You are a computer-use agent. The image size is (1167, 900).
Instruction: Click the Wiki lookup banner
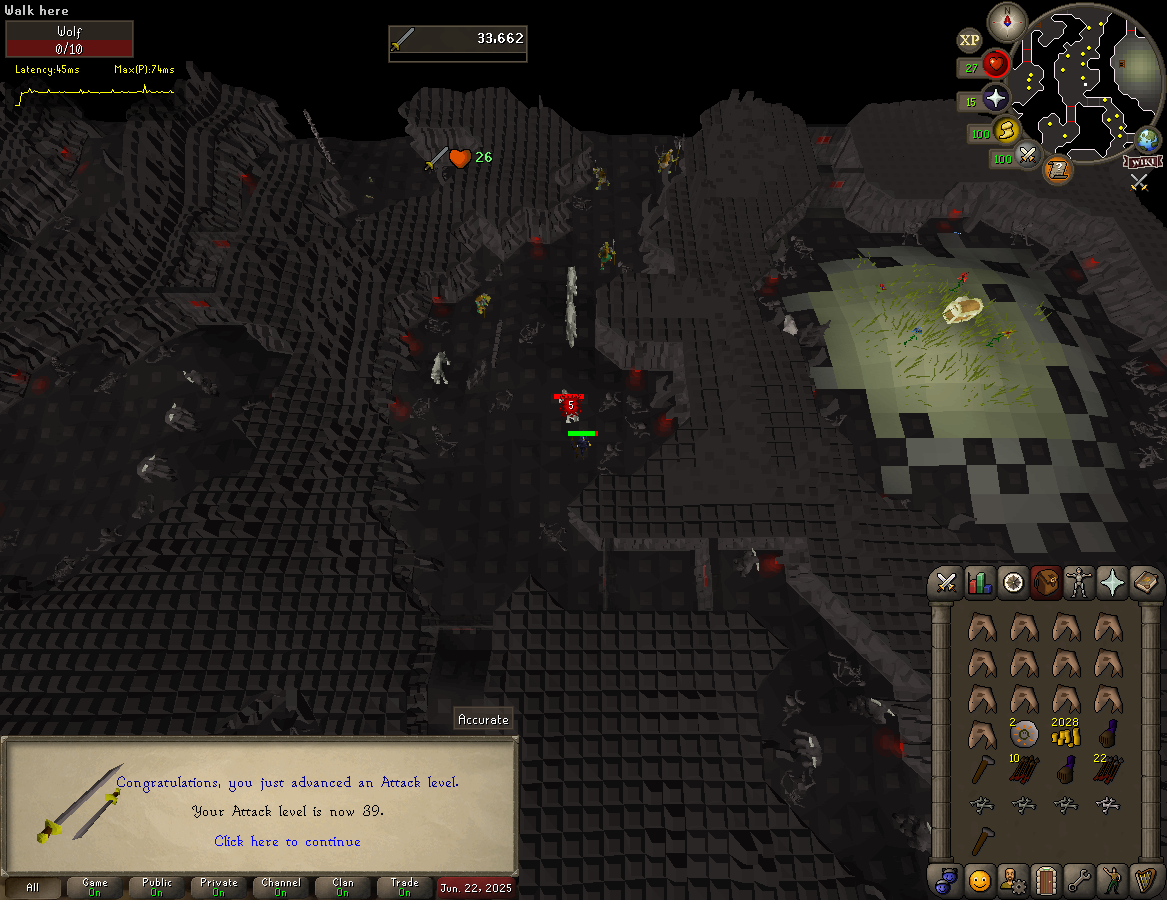[1142, 161]
